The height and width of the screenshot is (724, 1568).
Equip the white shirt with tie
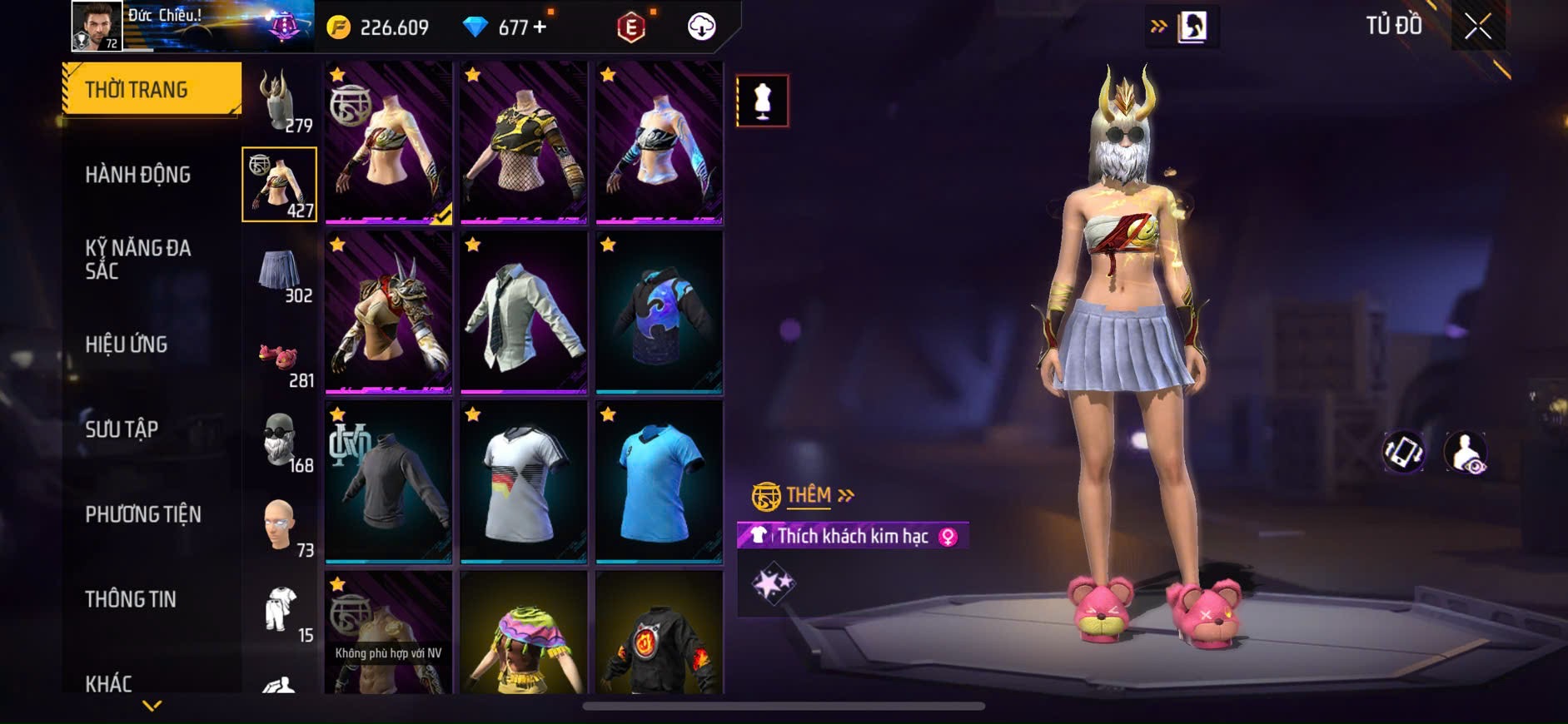tap(524, 312)
